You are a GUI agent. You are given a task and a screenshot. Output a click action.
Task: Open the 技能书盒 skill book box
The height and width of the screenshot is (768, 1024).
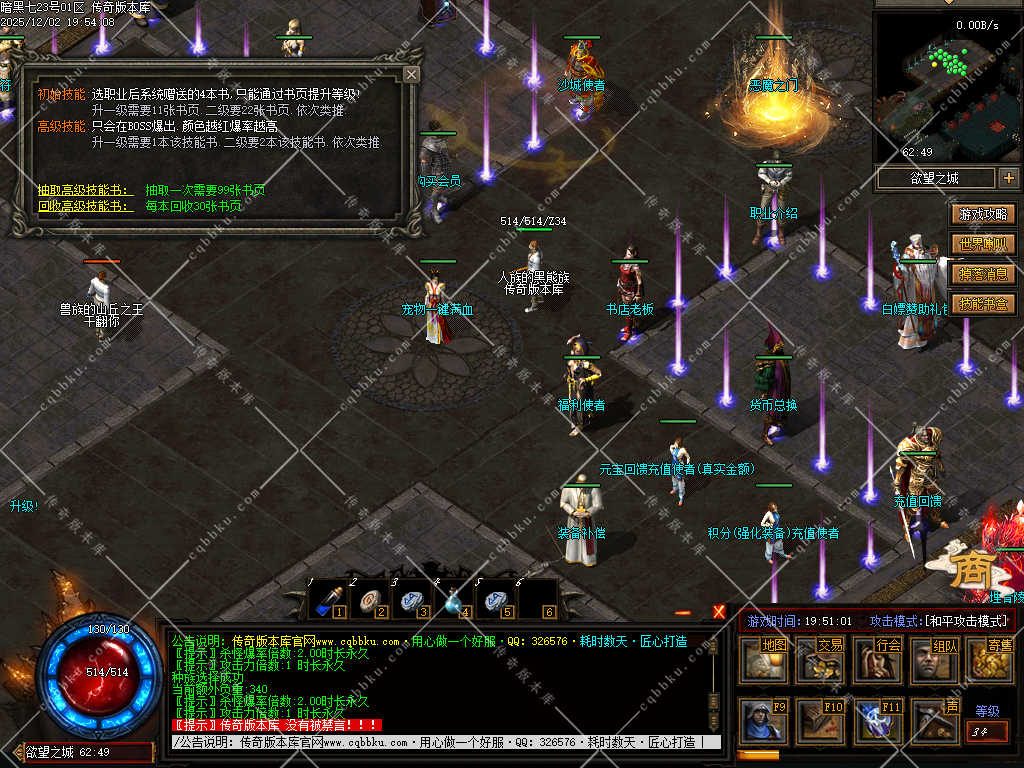click(x=983, y=304)
